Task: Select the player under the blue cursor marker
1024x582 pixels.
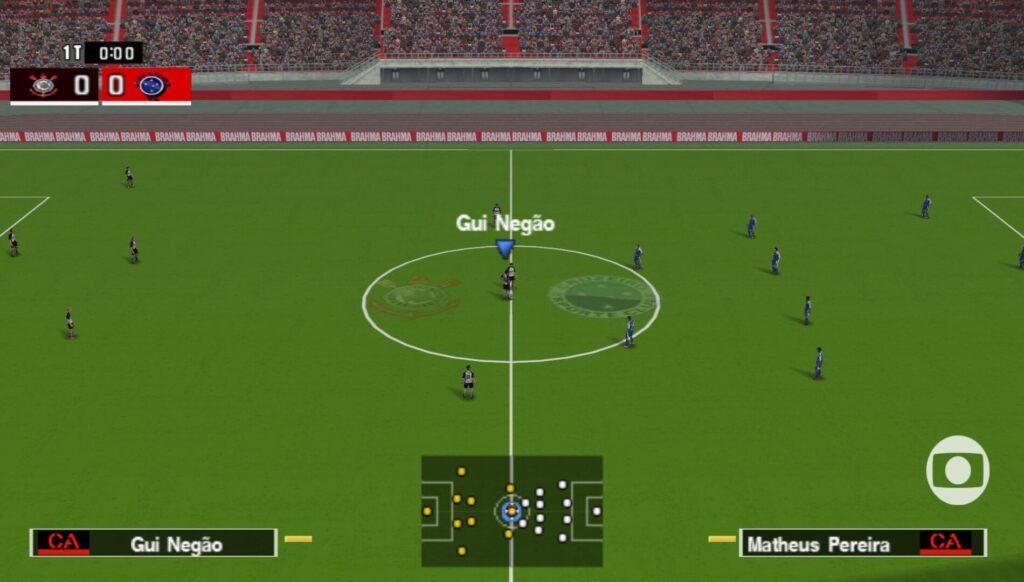Action: coord(508,281)
